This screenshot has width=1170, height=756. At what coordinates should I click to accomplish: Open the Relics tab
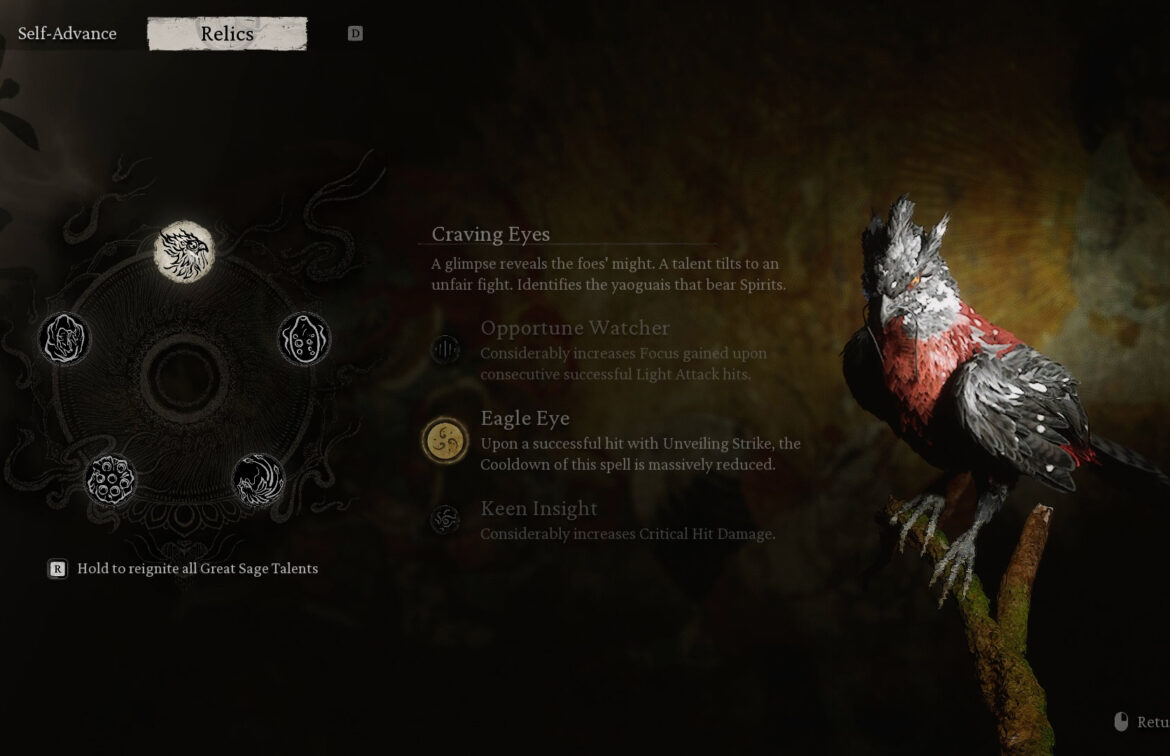click(x=227, y=33)
